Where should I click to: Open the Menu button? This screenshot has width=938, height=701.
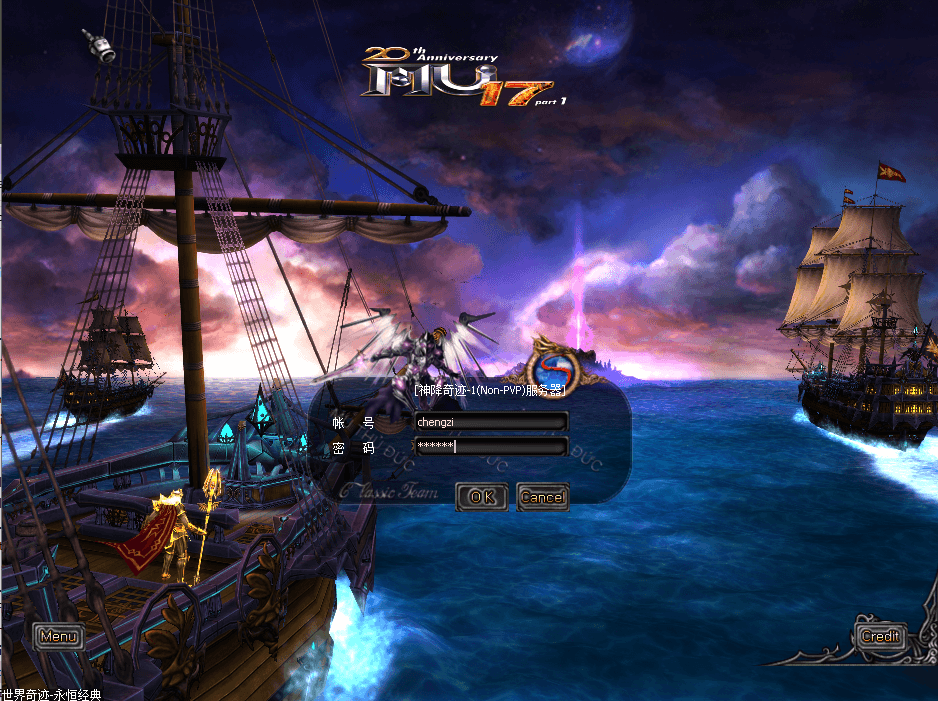(x=58, y=636)
